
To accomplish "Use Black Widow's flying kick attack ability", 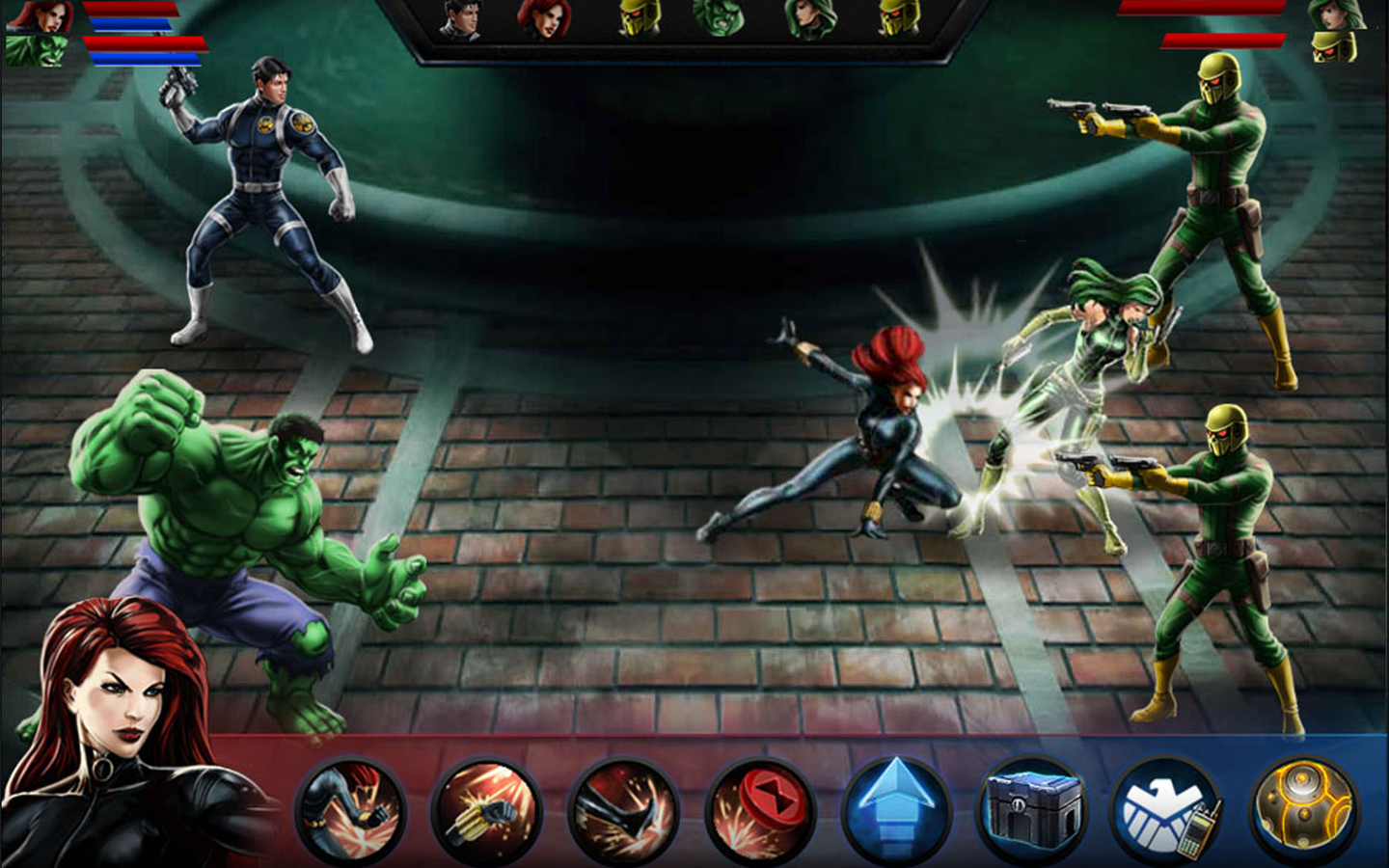I will pos(349,810).
